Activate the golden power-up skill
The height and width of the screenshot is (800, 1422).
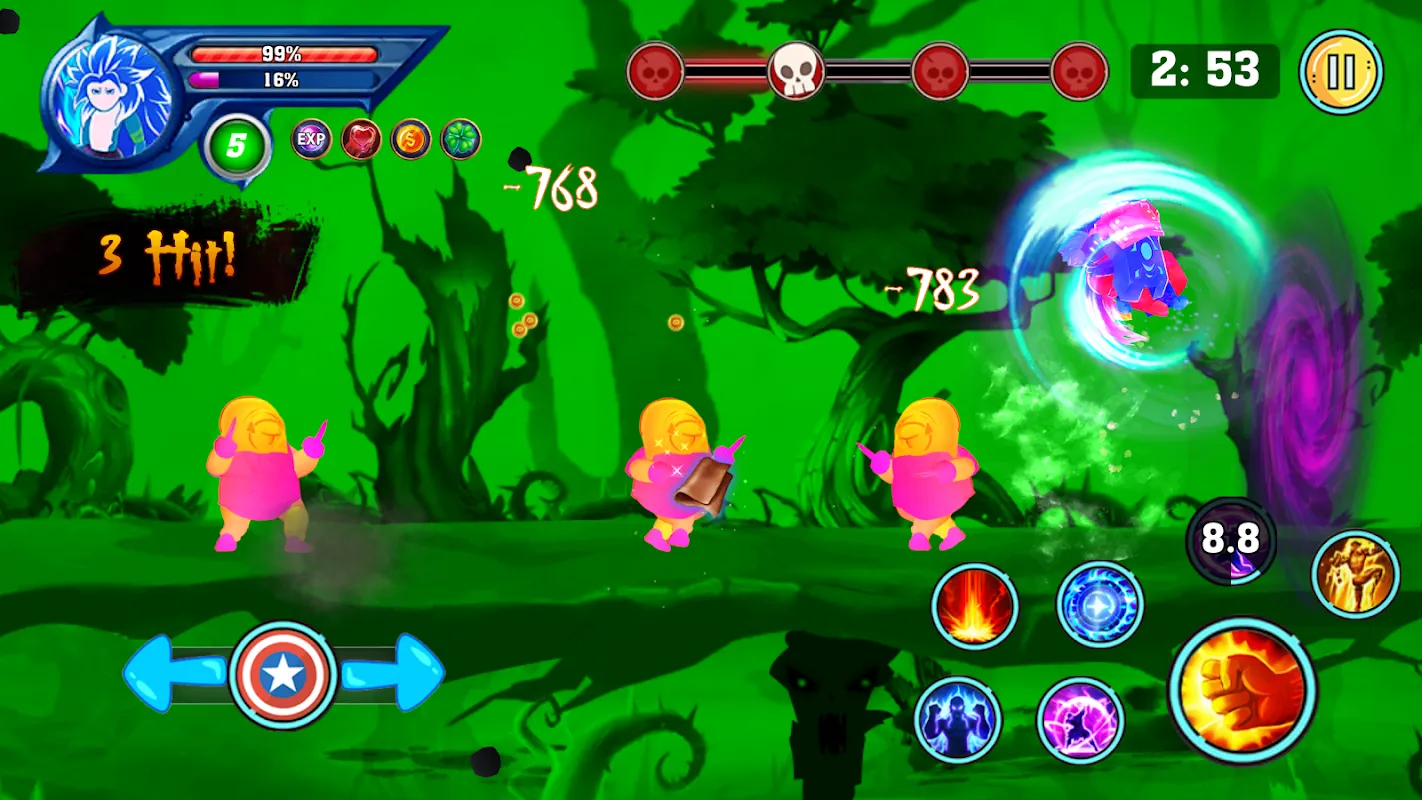[x=1355, y=574]
